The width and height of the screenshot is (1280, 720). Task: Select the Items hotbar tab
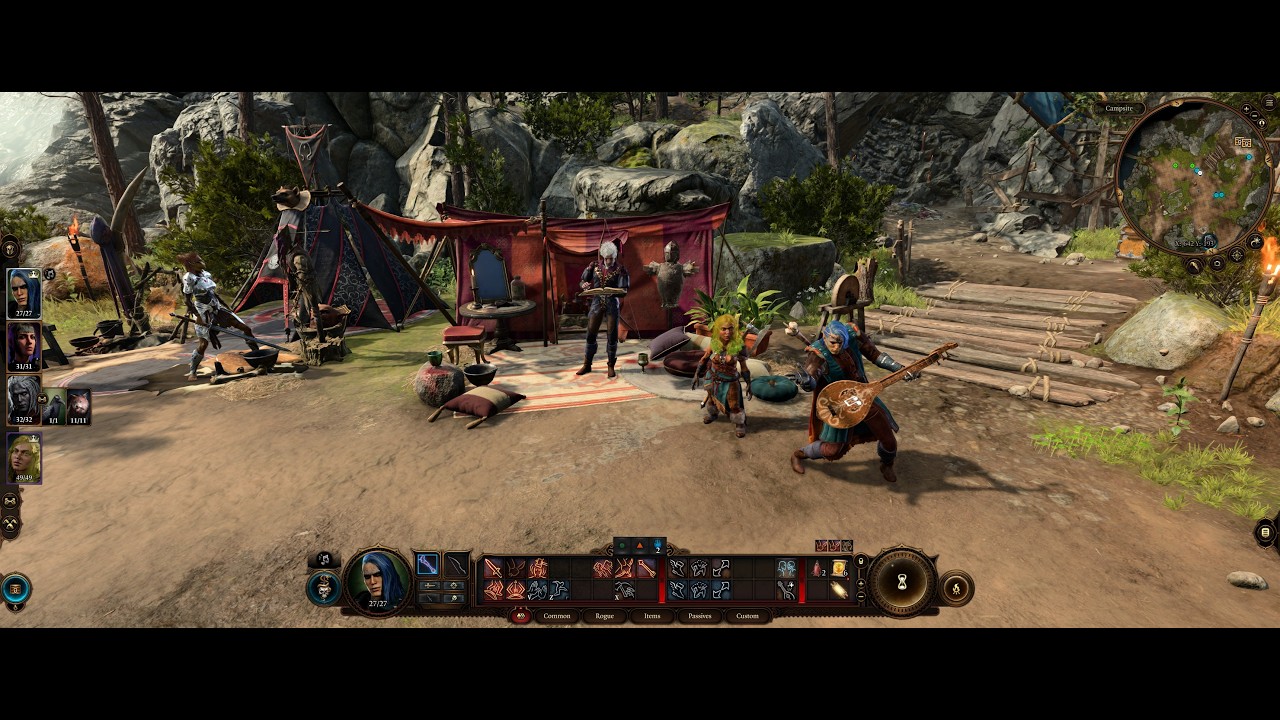pyautogui.click(x=652, y=616)
